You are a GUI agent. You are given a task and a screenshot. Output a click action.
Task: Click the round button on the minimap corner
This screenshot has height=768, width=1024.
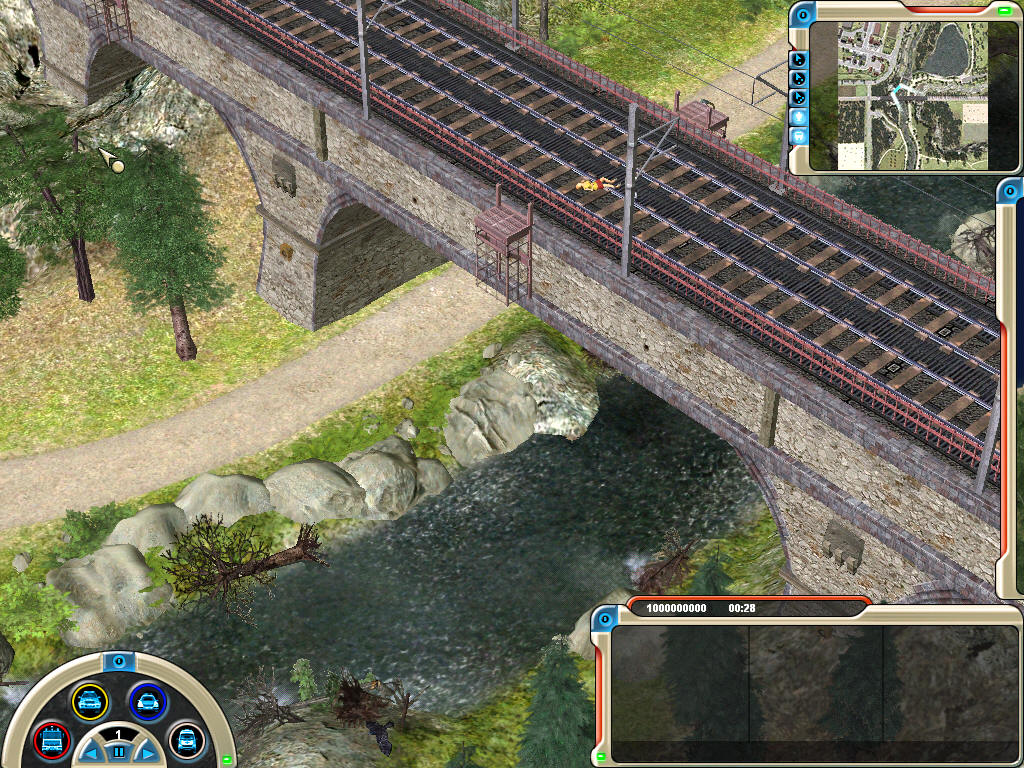[803, 14]
